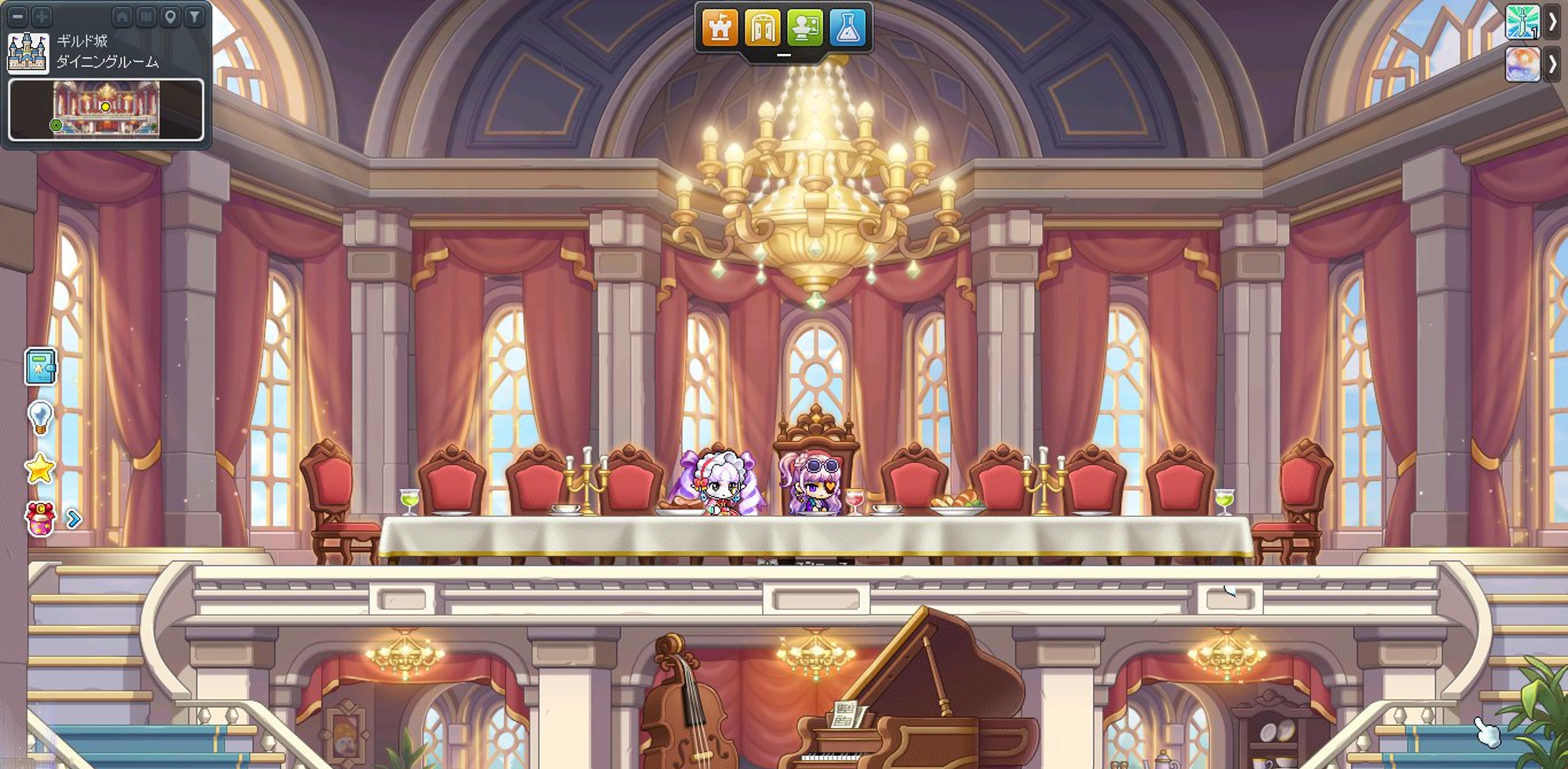Click the pastel orb buff icon
The height and width of the screenshot is (769, 1568).
point(1523,64)
